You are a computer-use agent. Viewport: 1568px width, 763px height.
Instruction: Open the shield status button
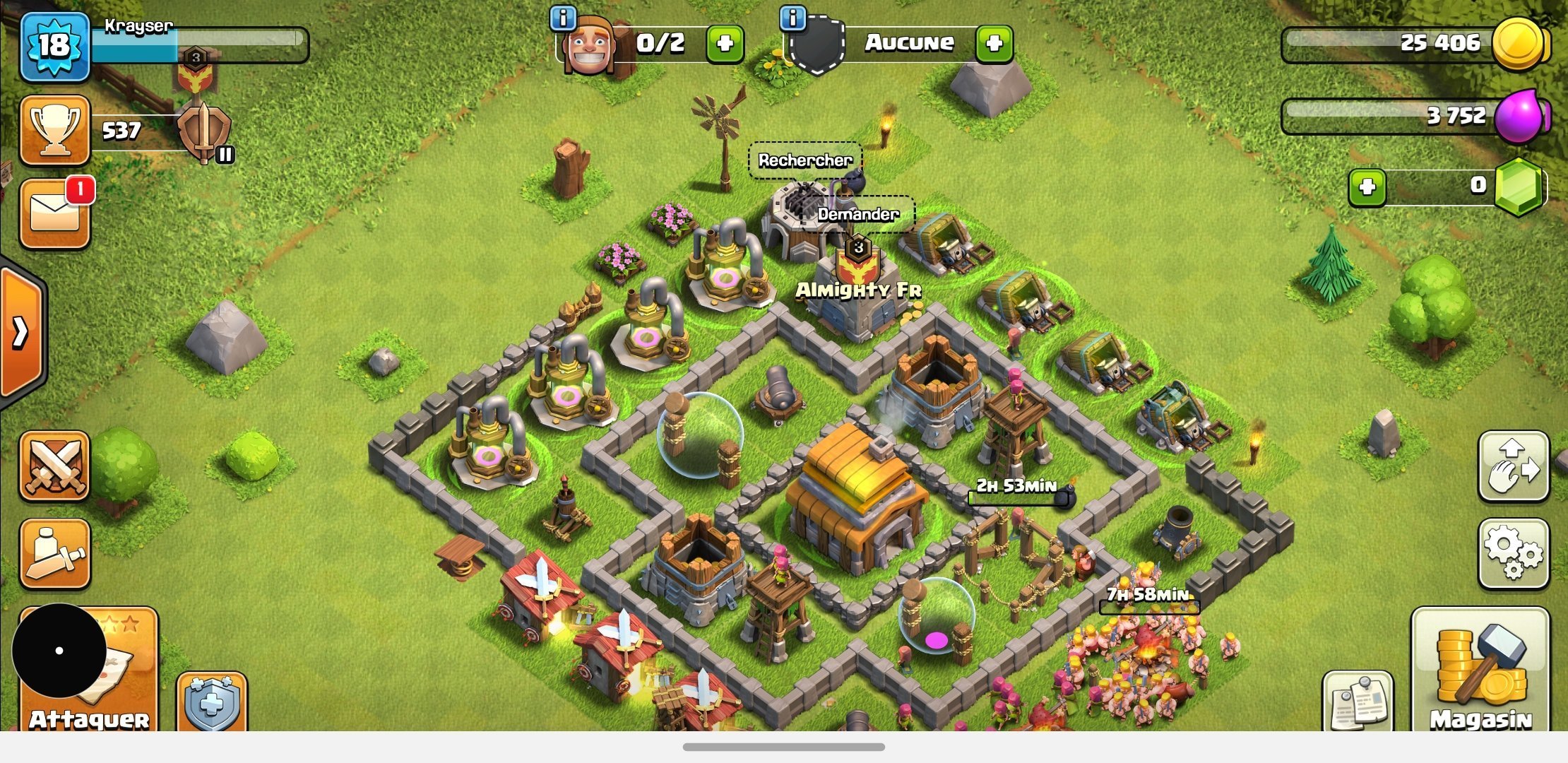(211, 702)
